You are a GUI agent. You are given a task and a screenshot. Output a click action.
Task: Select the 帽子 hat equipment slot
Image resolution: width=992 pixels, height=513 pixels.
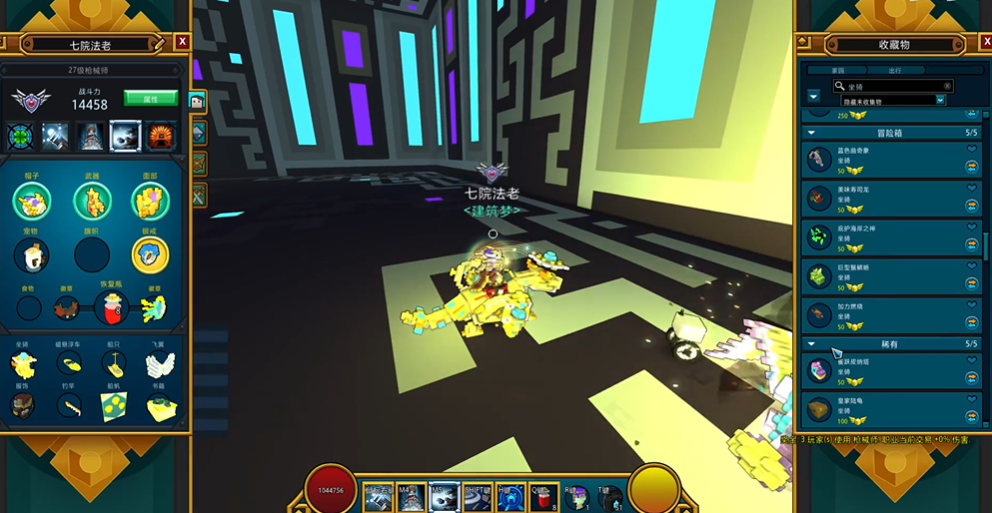click(32, 201)
